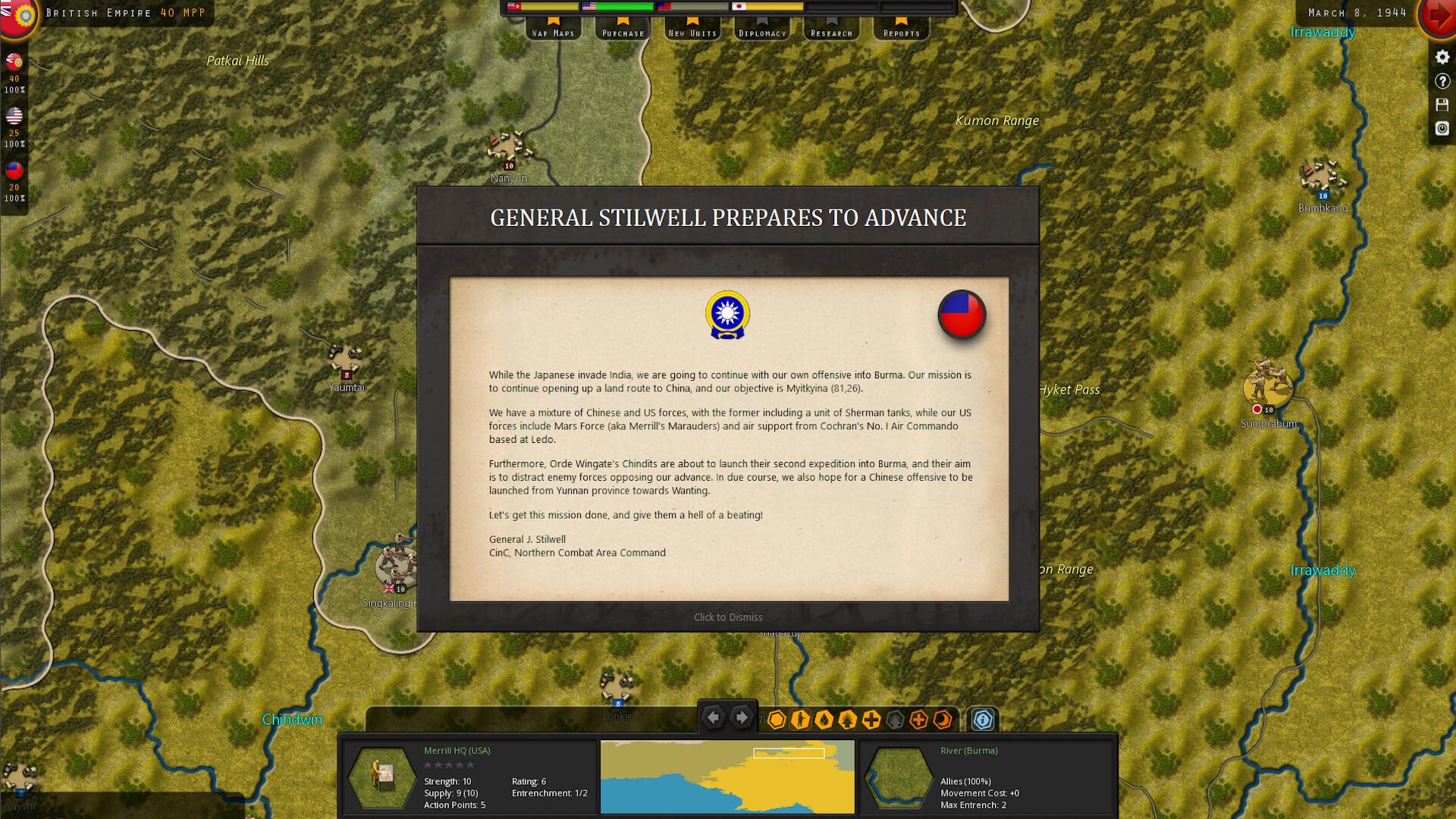The width and height of the screenshot is (1456, 819).
Task: Select the orange crescent icon on bottom toolbar
Action: (x=943, y=720)
